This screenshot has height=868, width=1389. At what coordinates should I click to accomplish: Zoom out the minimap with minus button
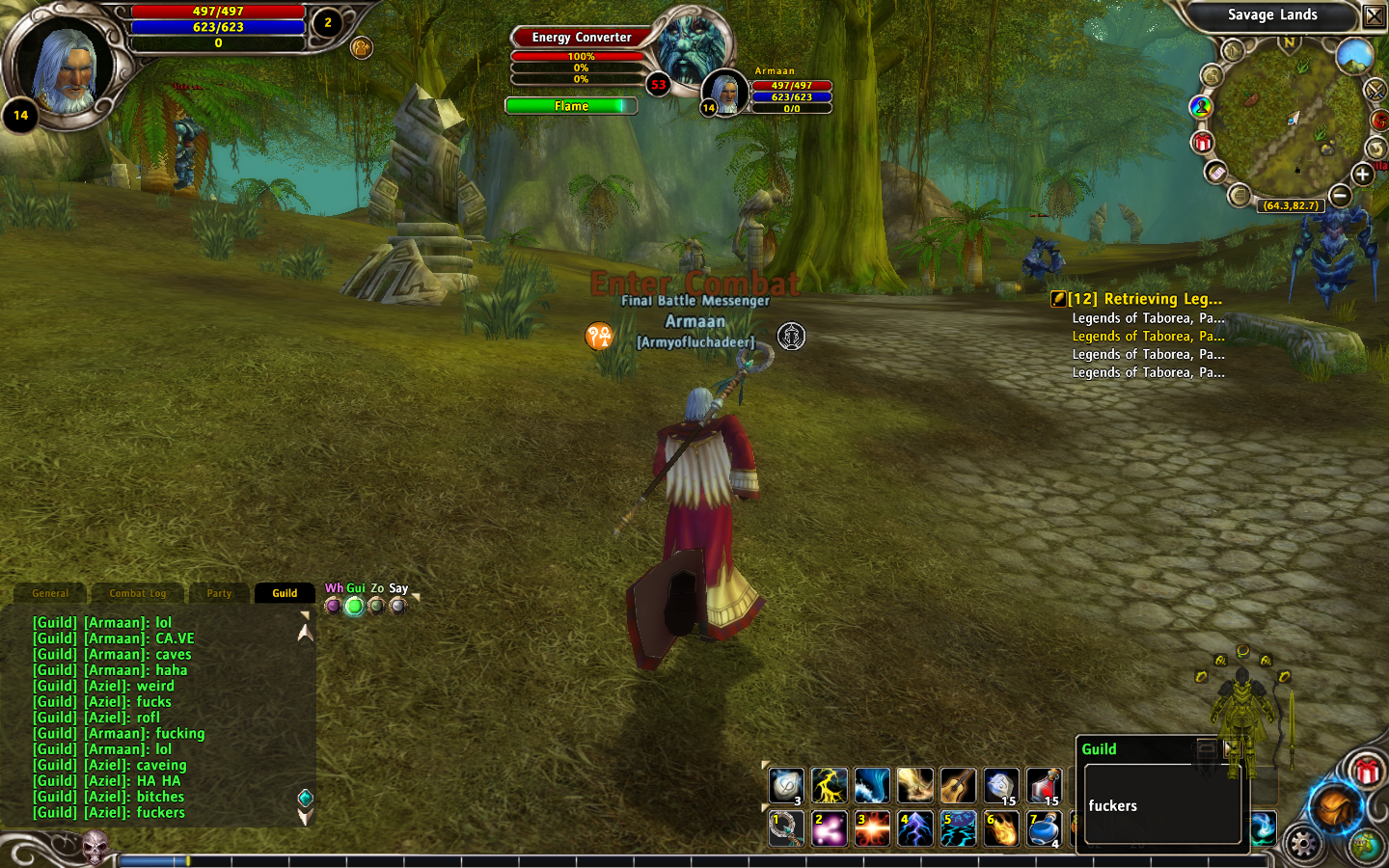coord(1340,196)
